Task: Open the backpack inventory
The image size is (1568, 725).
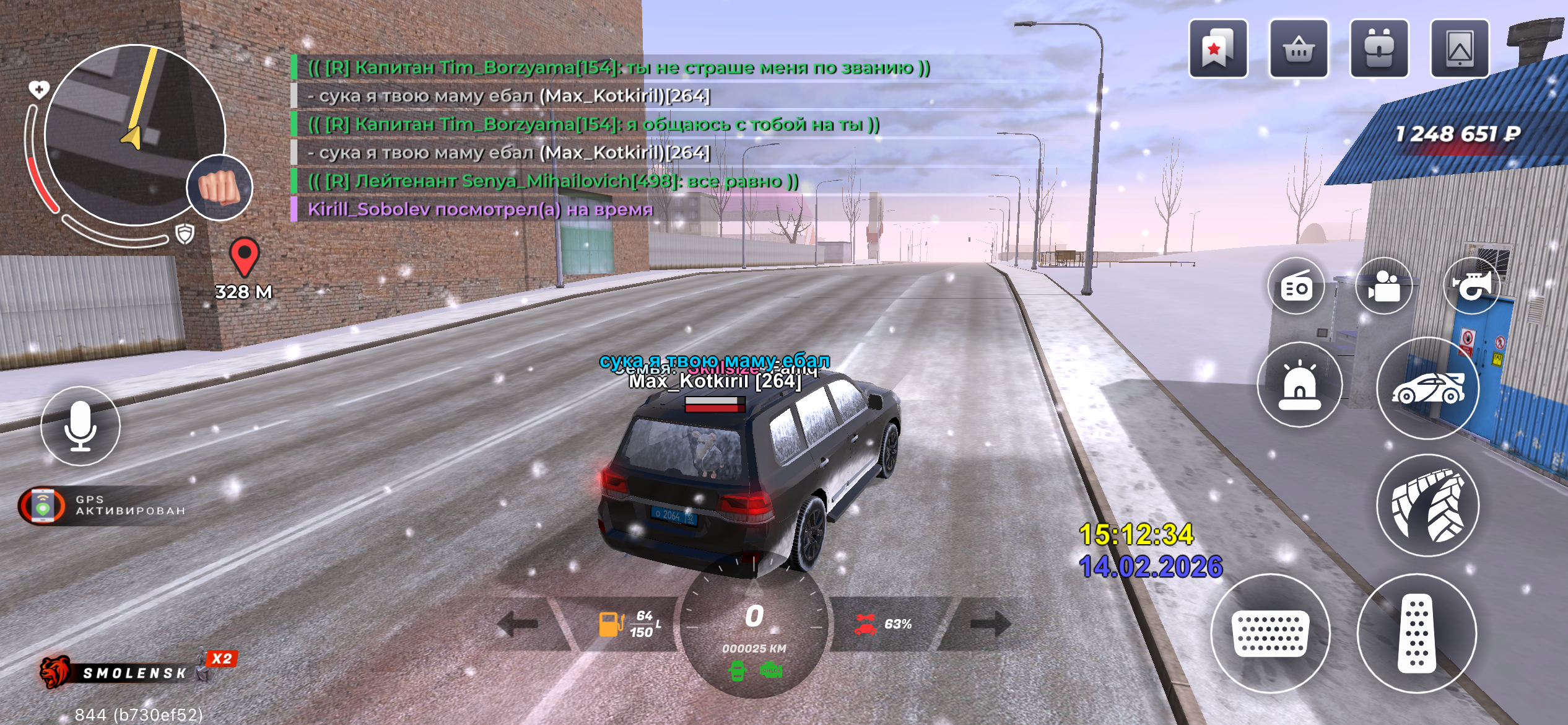Action: click(x=1379, y=49)
